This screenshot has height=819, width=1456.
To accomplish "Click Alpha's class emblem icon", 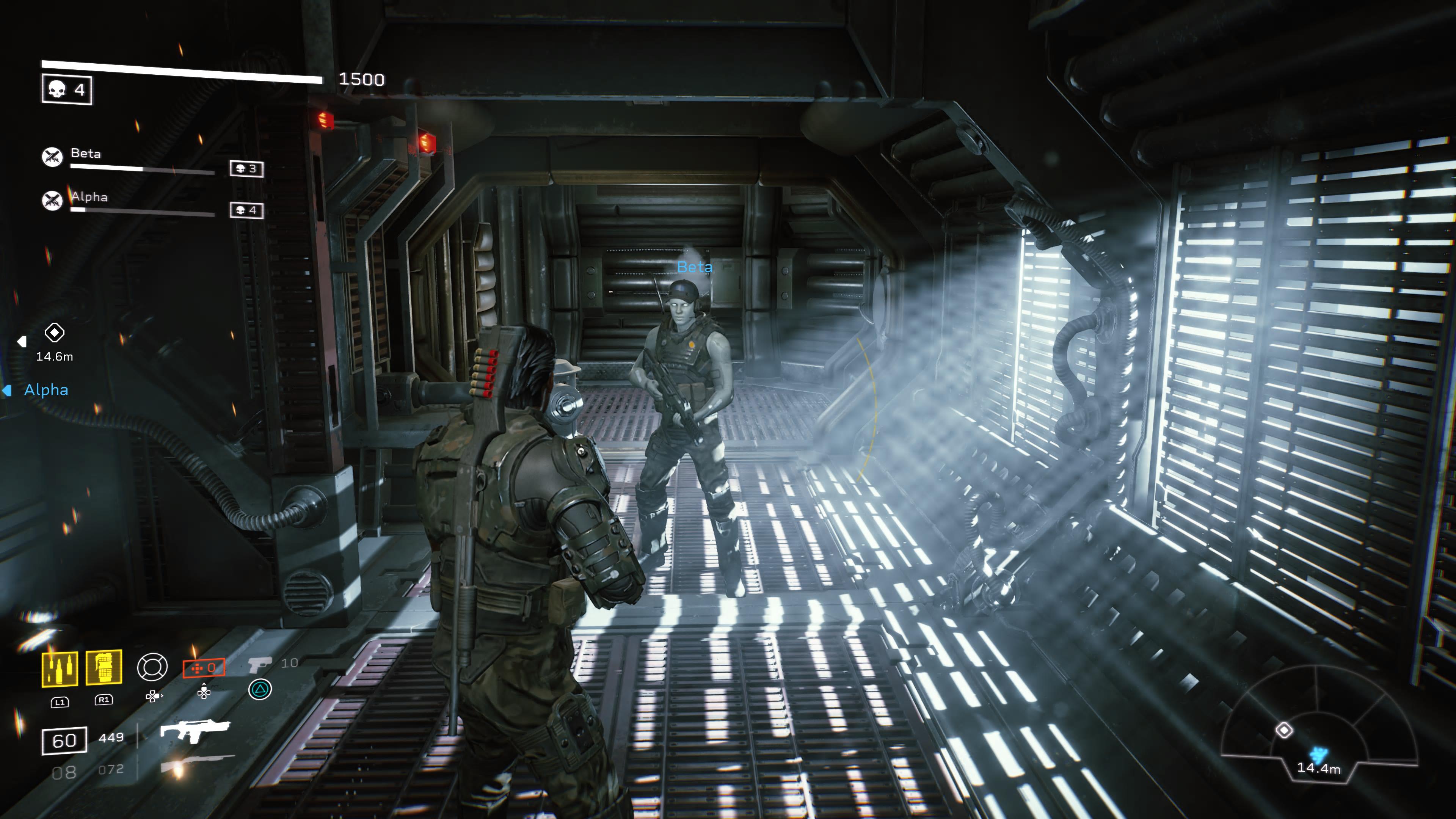I will pos(52,200).
